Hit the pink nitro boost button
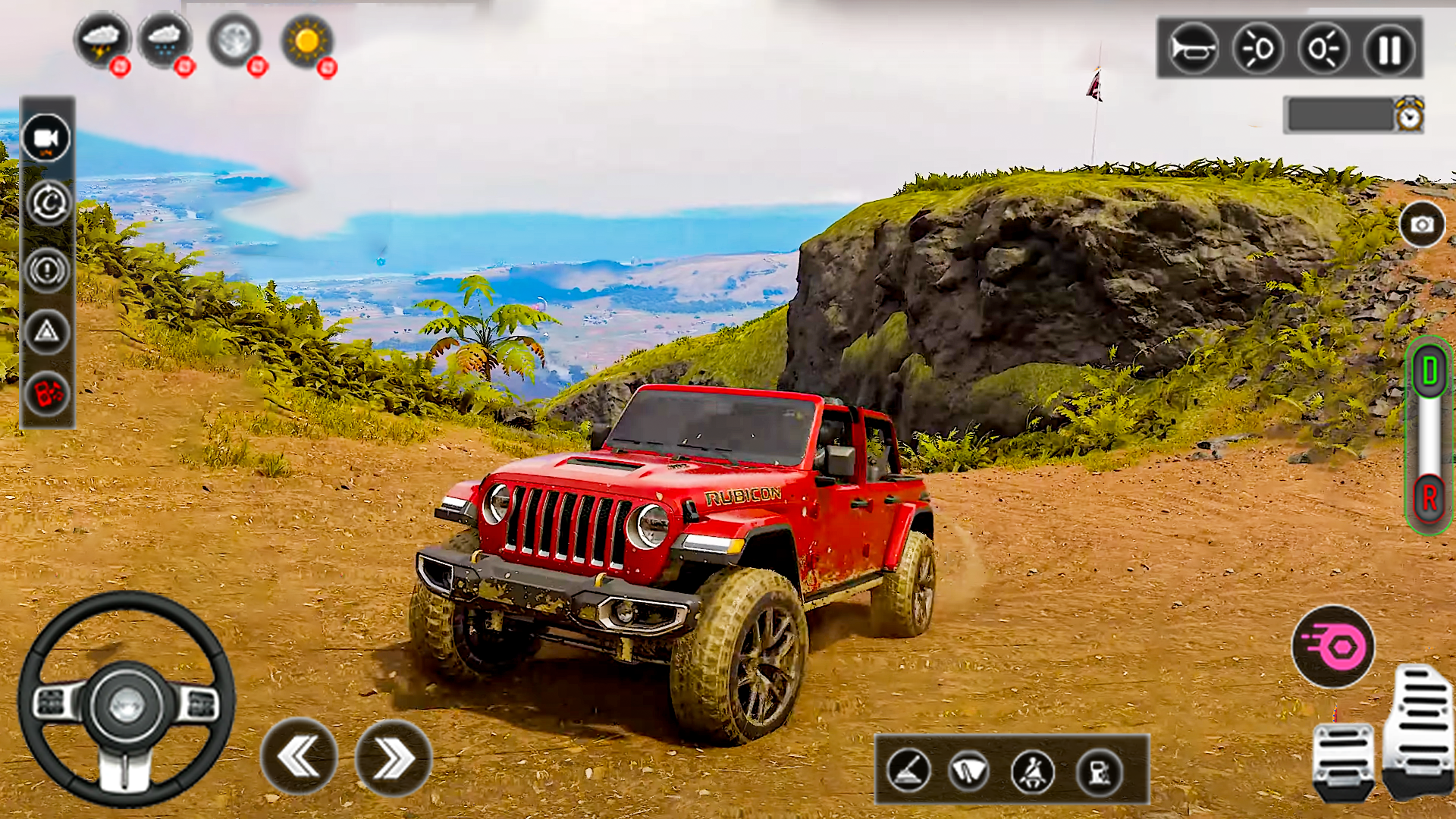 [x=1333, y=647]
